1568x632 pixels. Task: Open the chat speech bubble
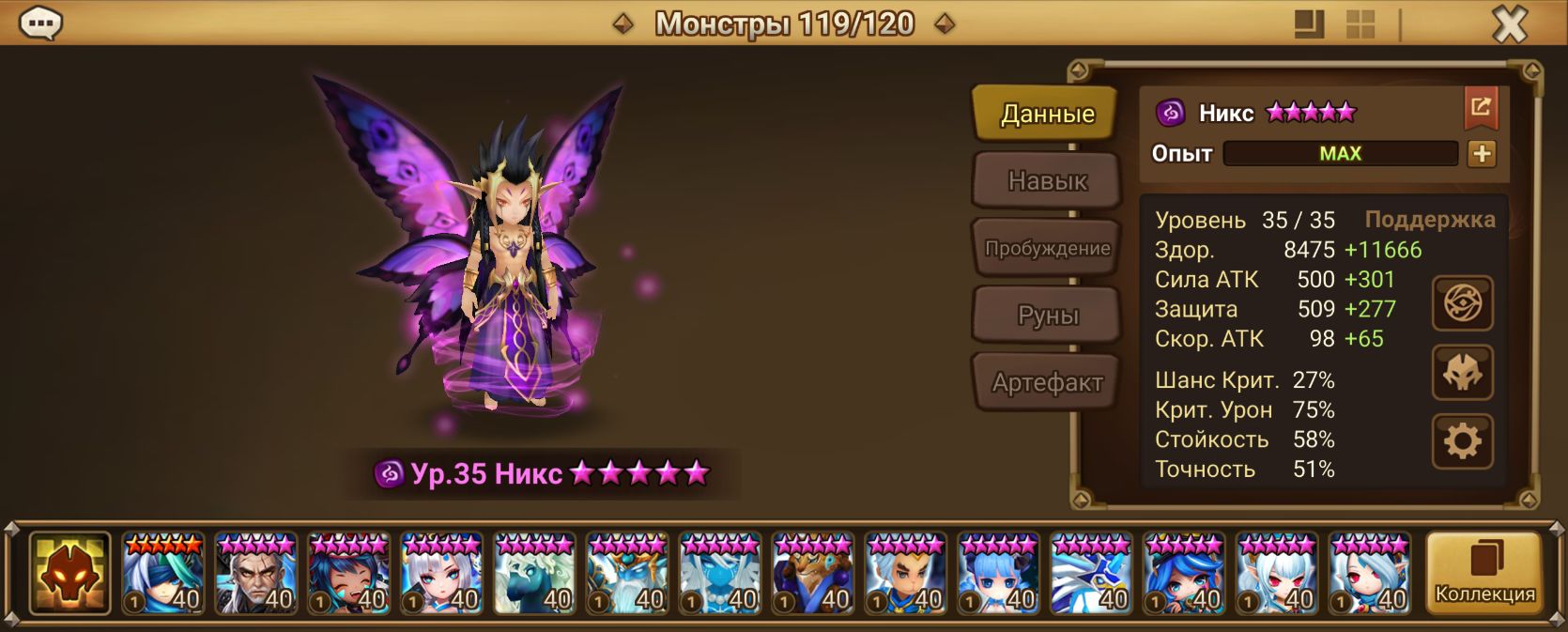(x=40, y=23)
